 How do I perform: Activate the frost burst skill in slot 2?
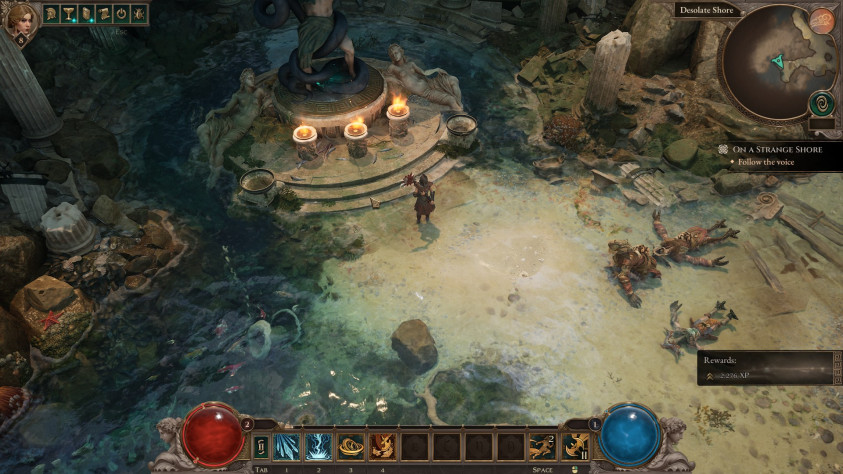(319, 445)
